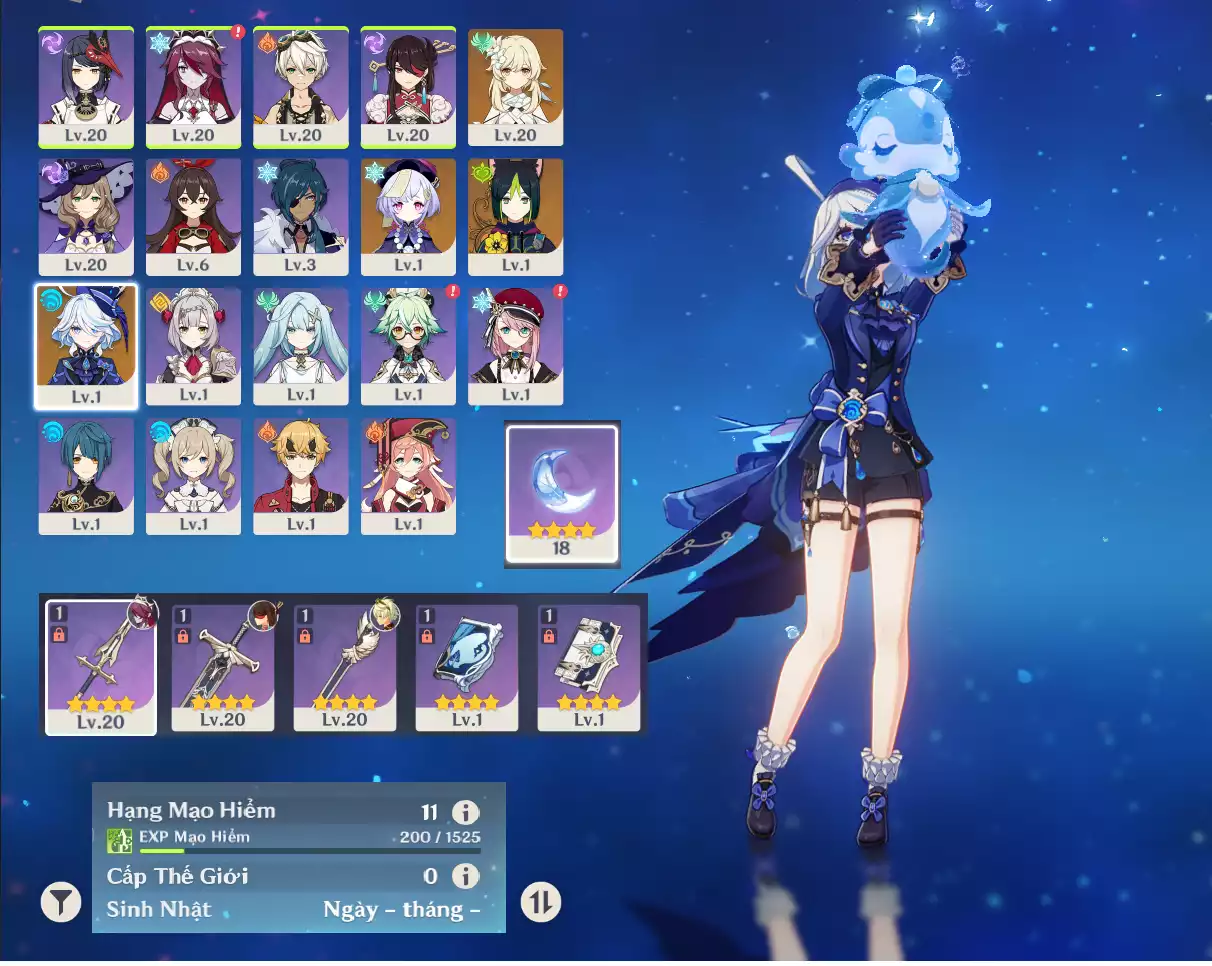Open the Cấp Thế Giới info icon

tap(465, 877)
